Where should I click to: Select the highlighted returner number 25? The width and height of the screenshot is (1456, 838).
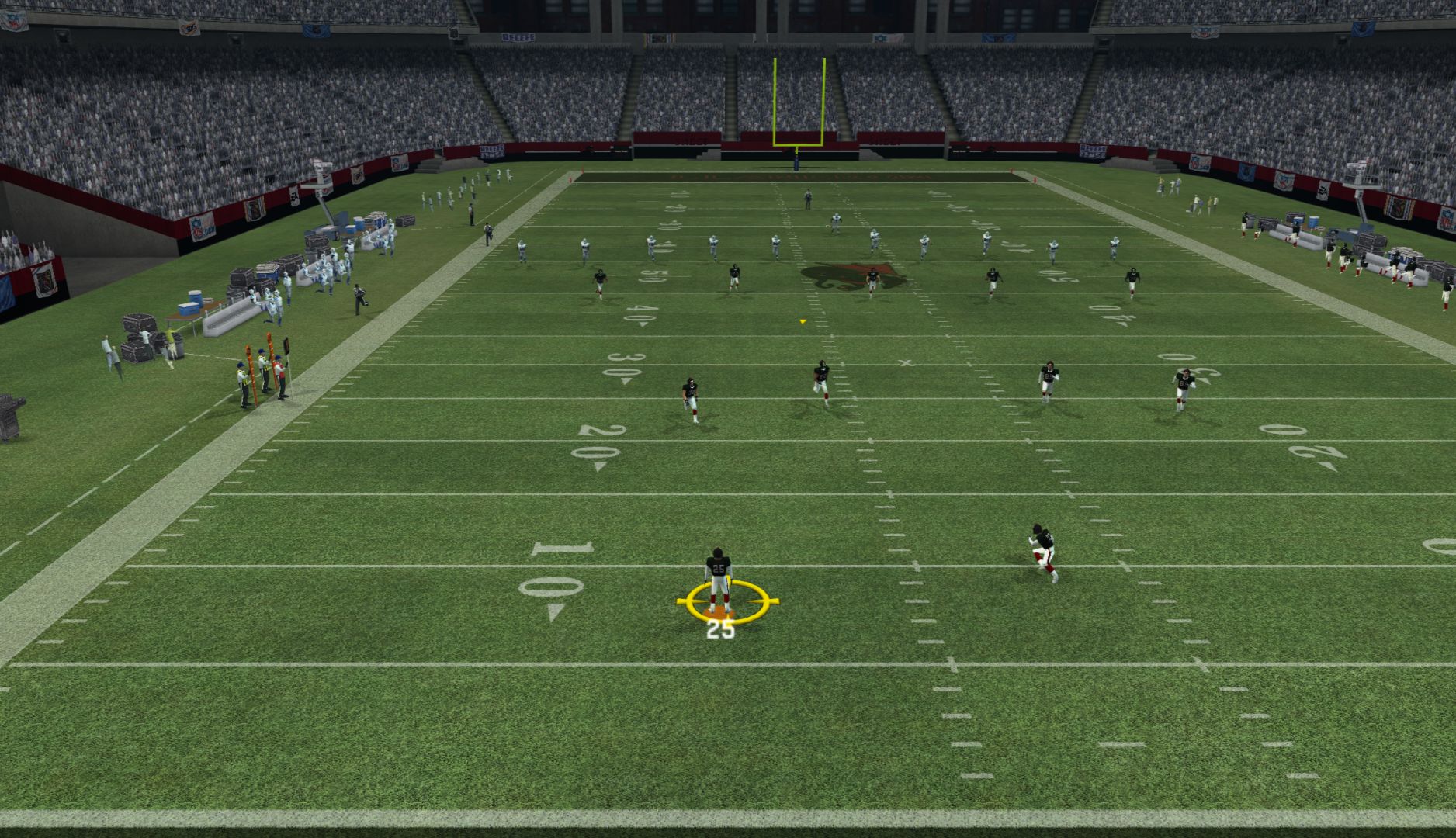pos(719,579)
